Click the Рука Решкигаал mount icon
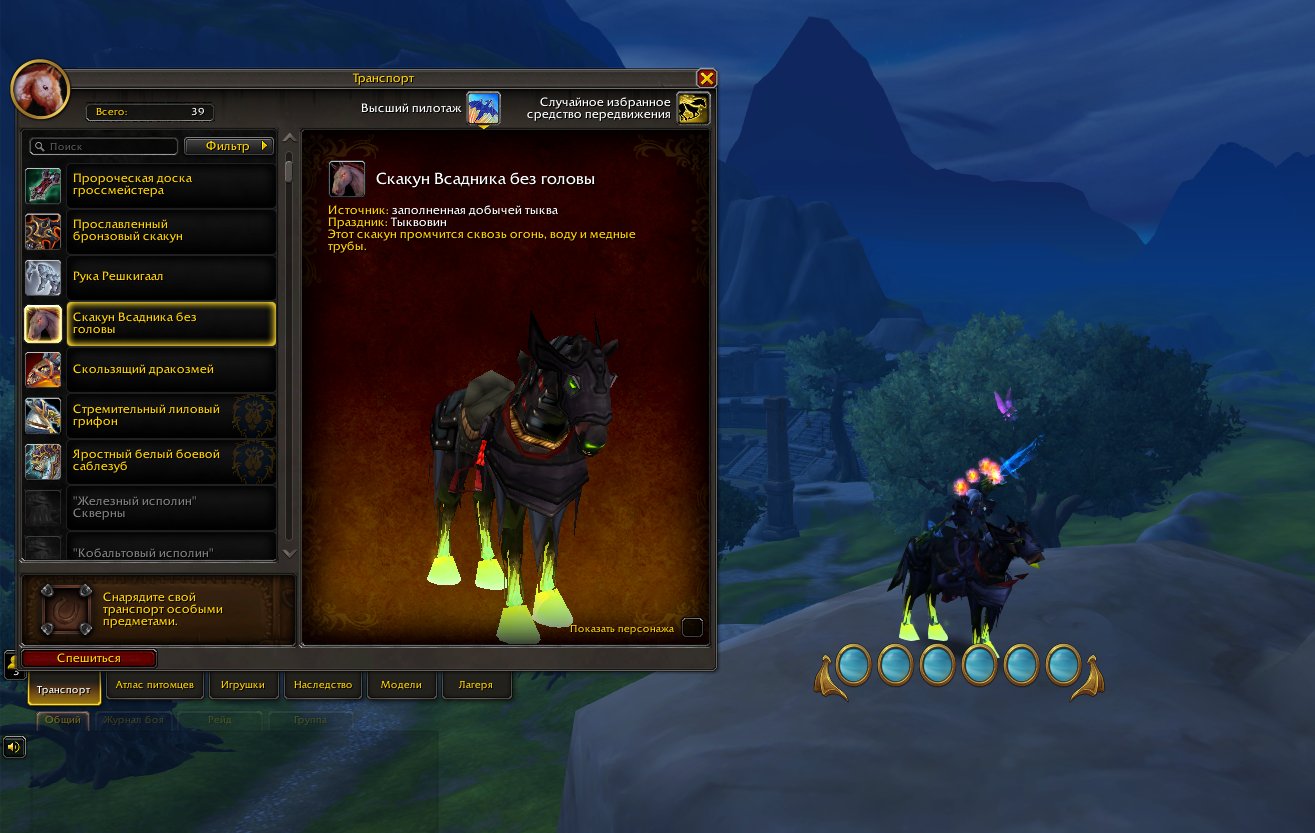 click(43, 278)
